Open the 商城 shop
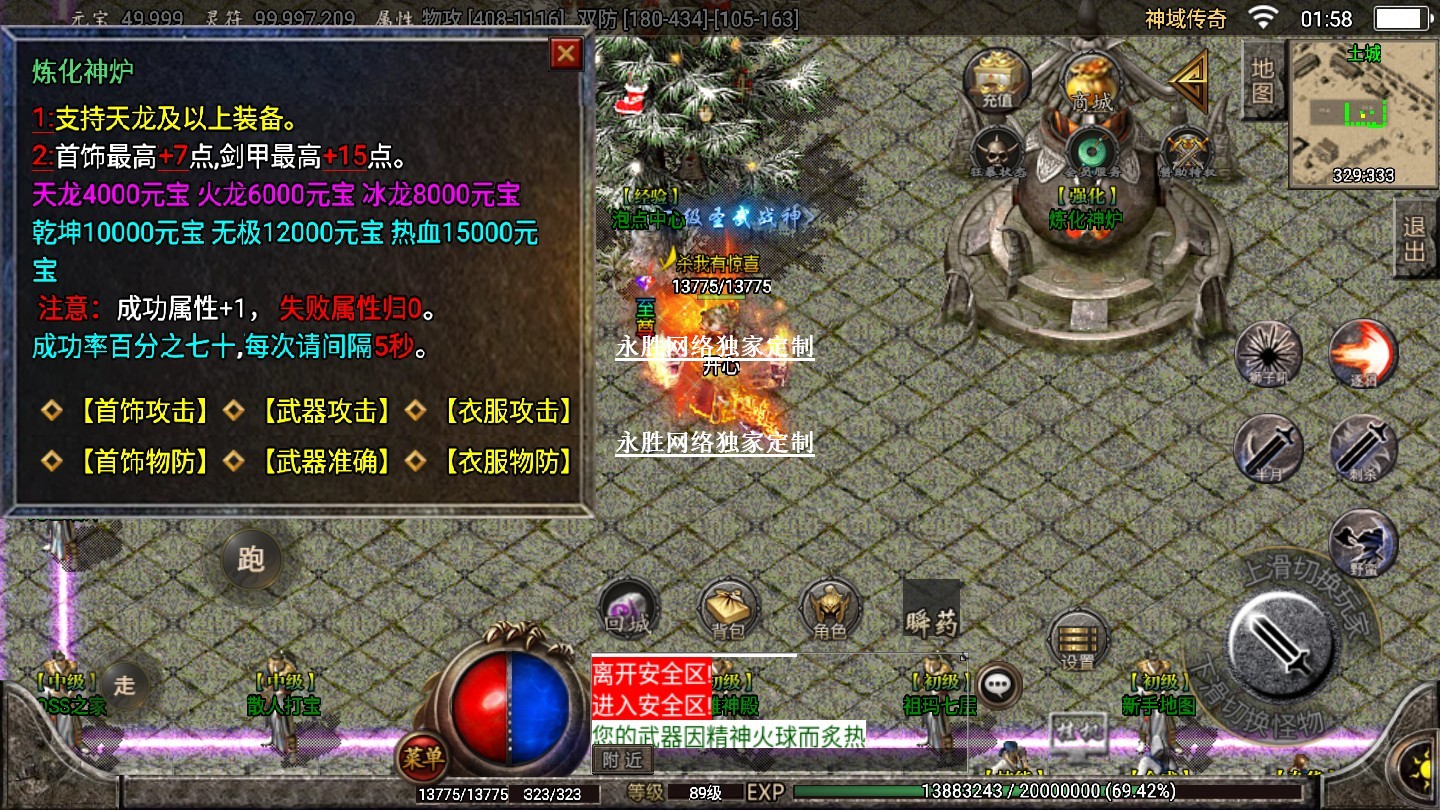 coord(1091,80)
